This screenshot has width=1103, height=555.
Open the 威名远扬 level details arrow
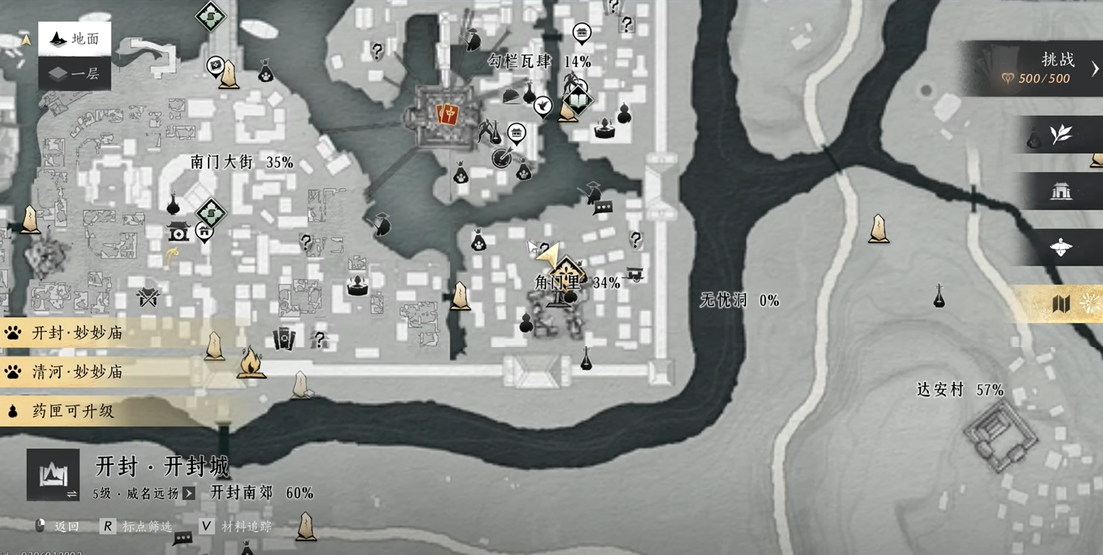click(189, 493)
